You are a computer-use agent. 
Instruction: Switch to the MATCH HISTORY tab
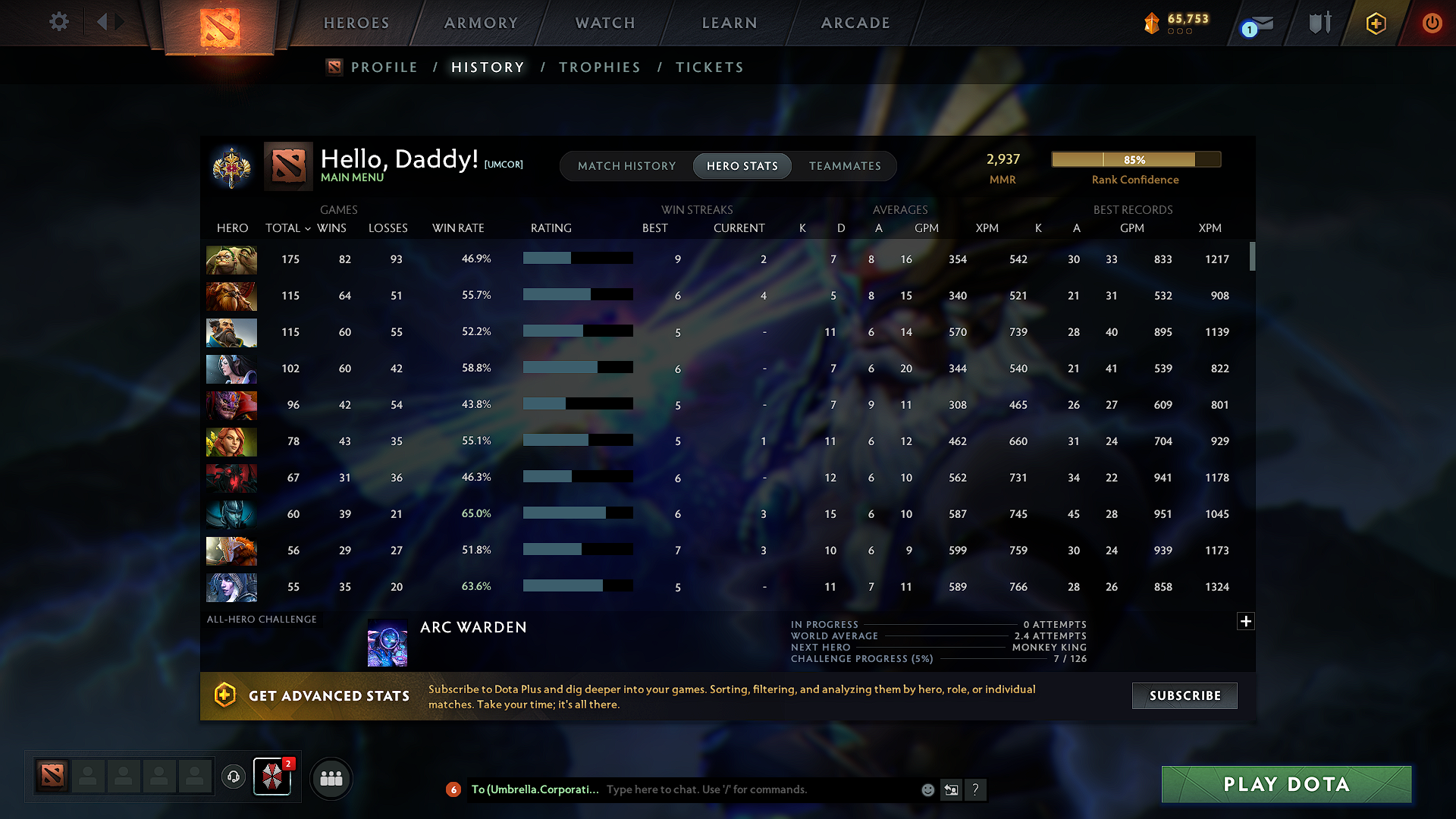pos(626,166)
